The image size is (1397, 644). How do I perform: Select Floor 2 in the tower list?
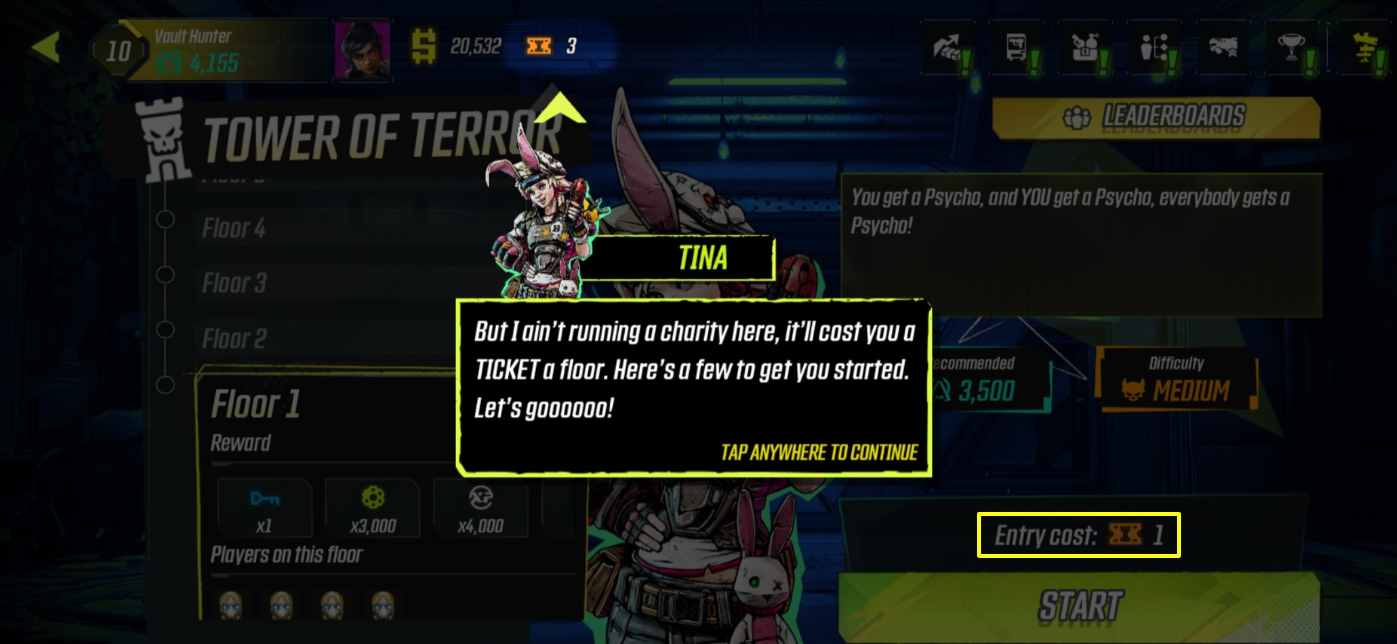pyautogui.click(x=234, y=339)
